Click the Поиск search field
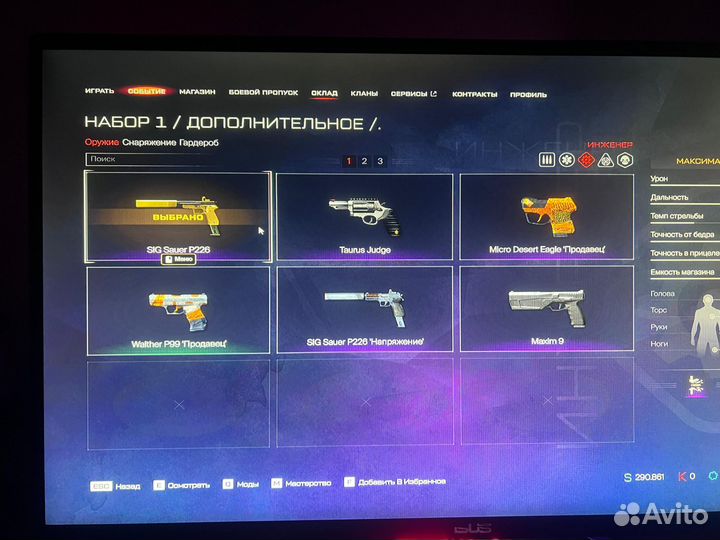 click(160, 158)
